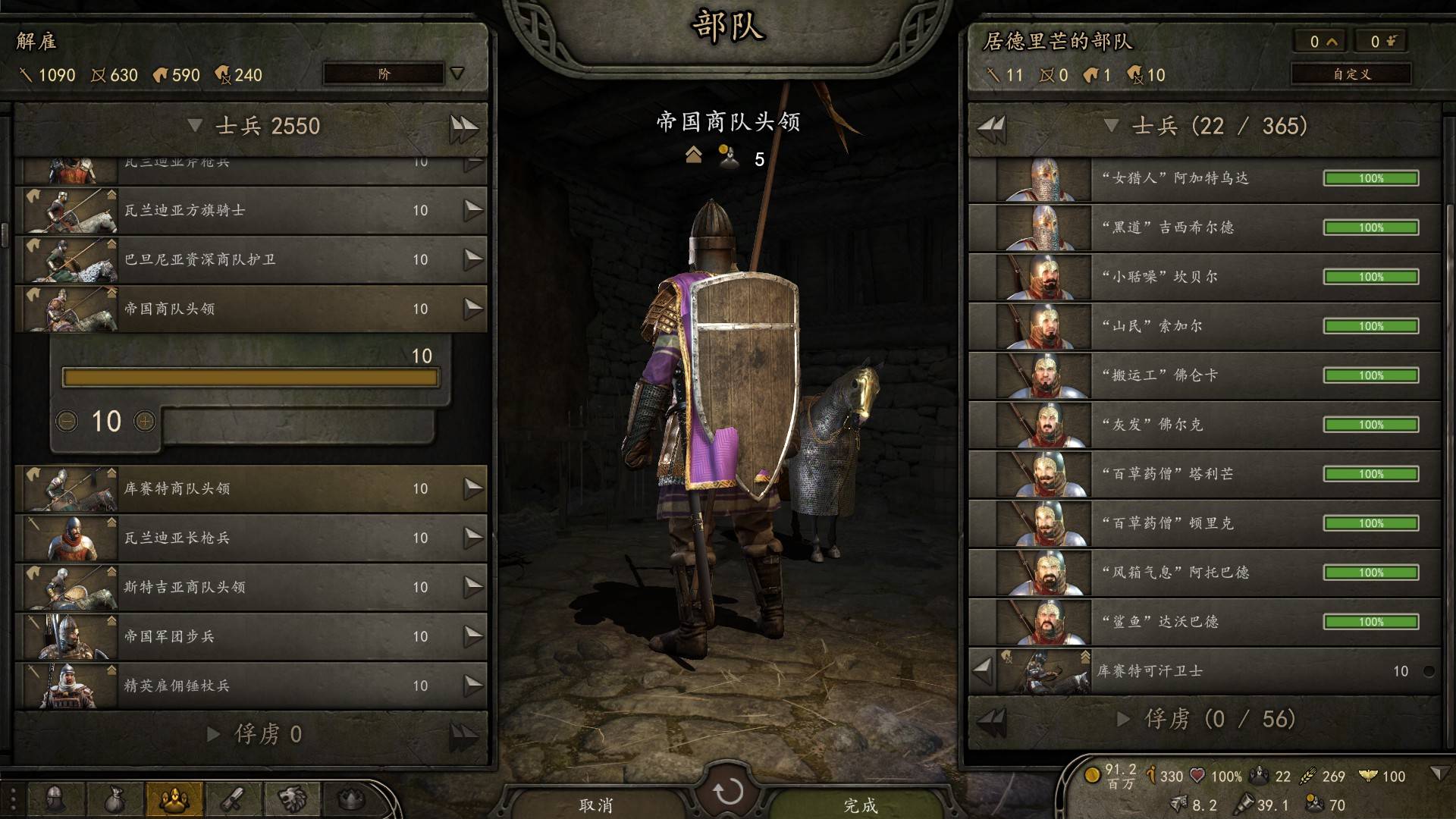
Task: Open the 自定义 sort option
Action: 1351,74
